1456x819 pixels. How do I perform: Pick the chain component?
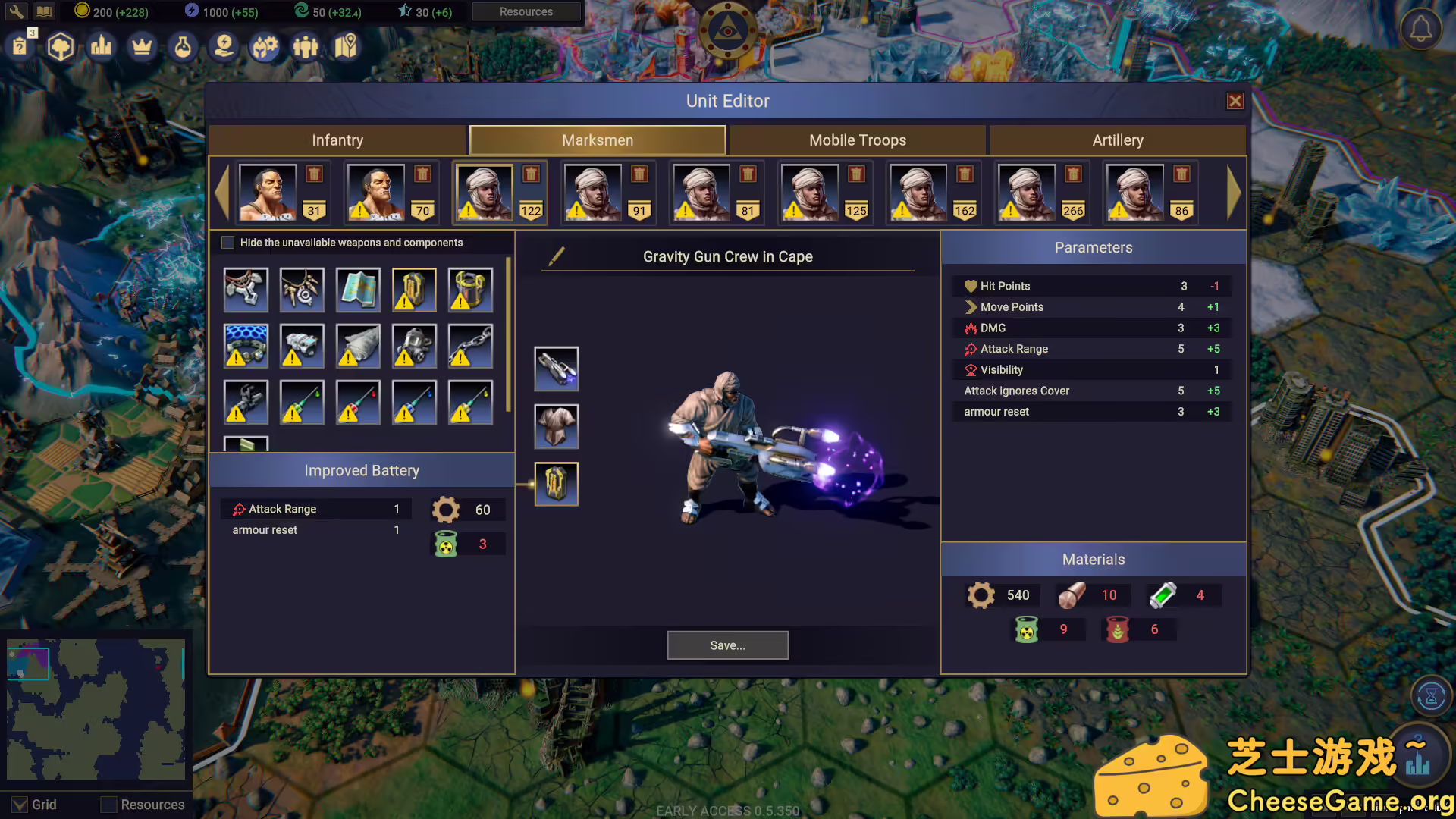[x=470, y=346]
